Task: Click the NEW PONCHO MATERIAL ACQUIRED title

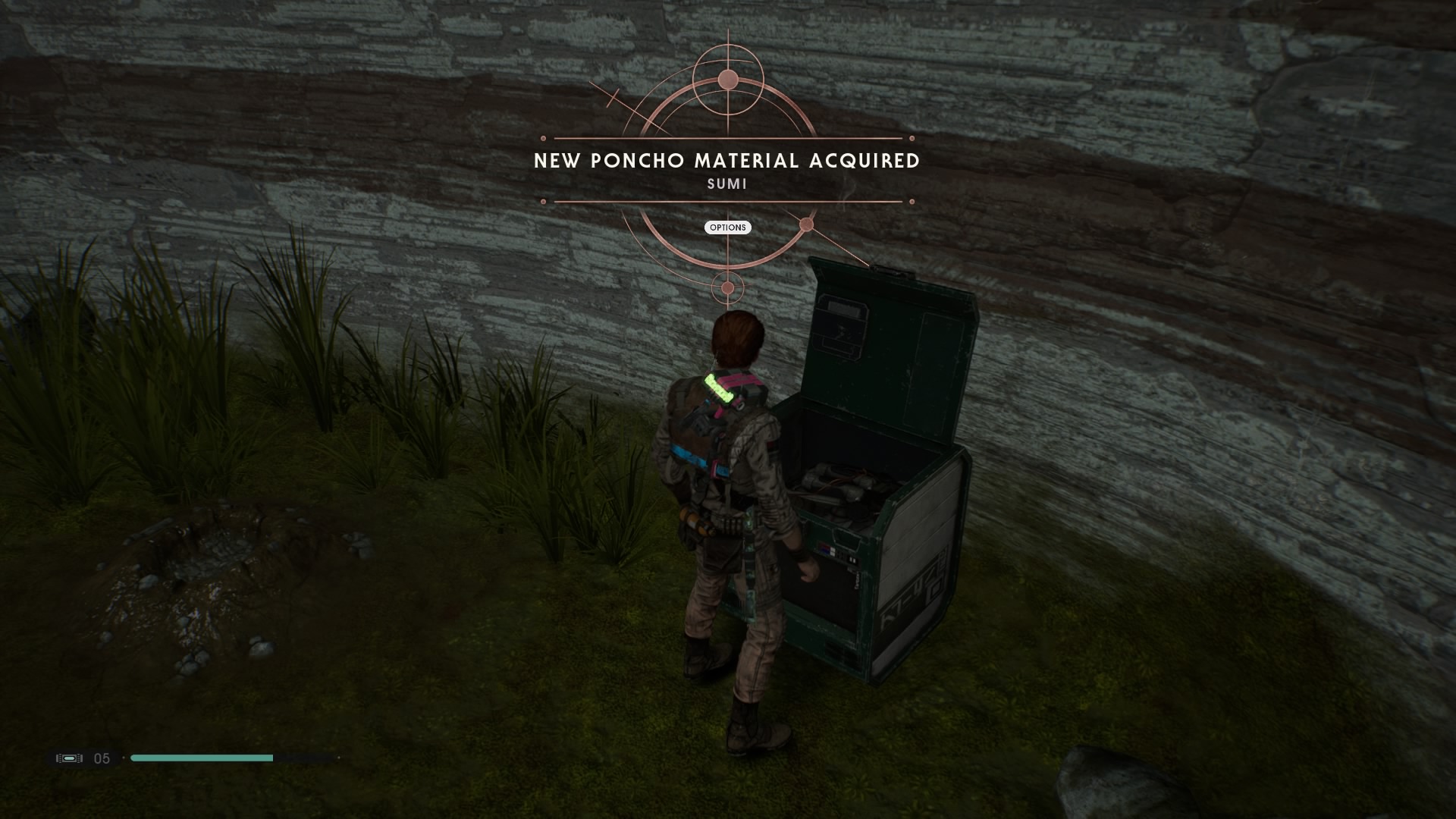Action: tap(726, 161)
